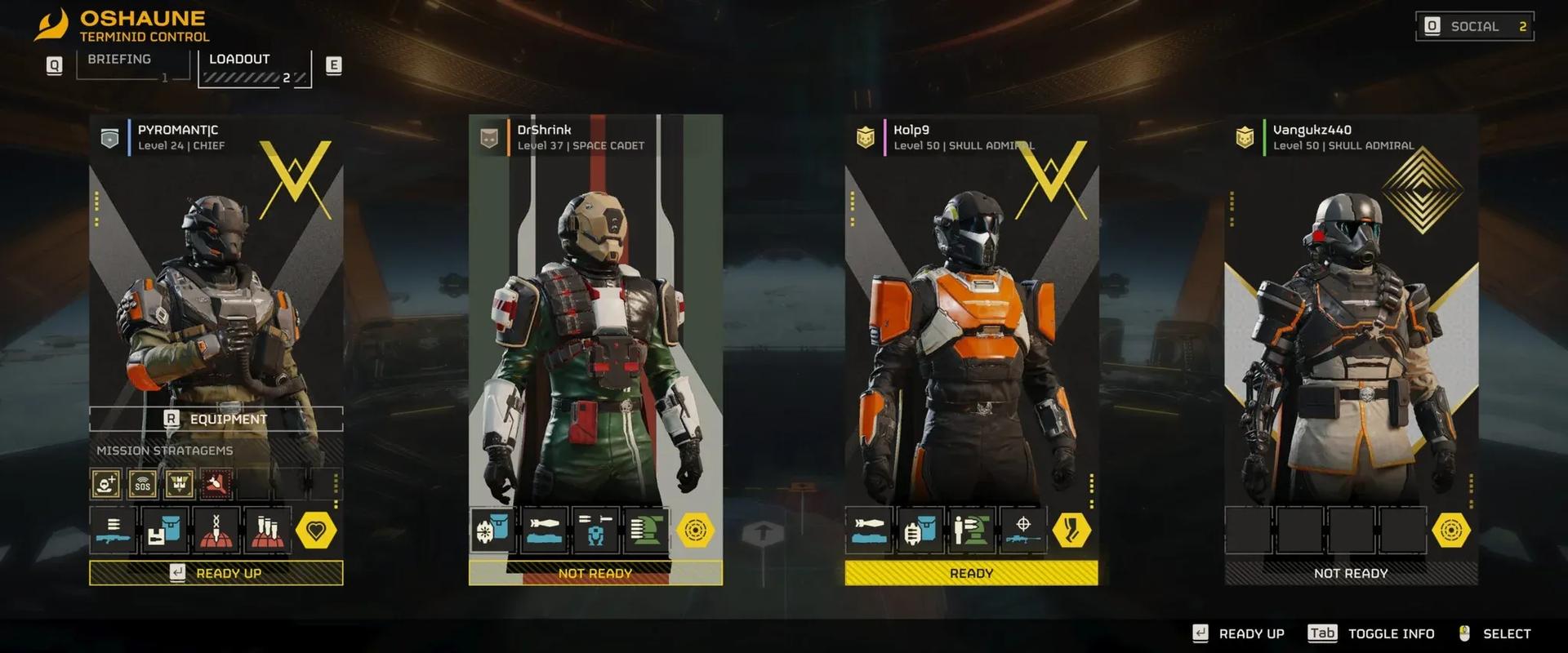Toggle DrShrink's NOT READY status bar
Viewport: 1568px width, 653px height.
(x=595, y=573)
